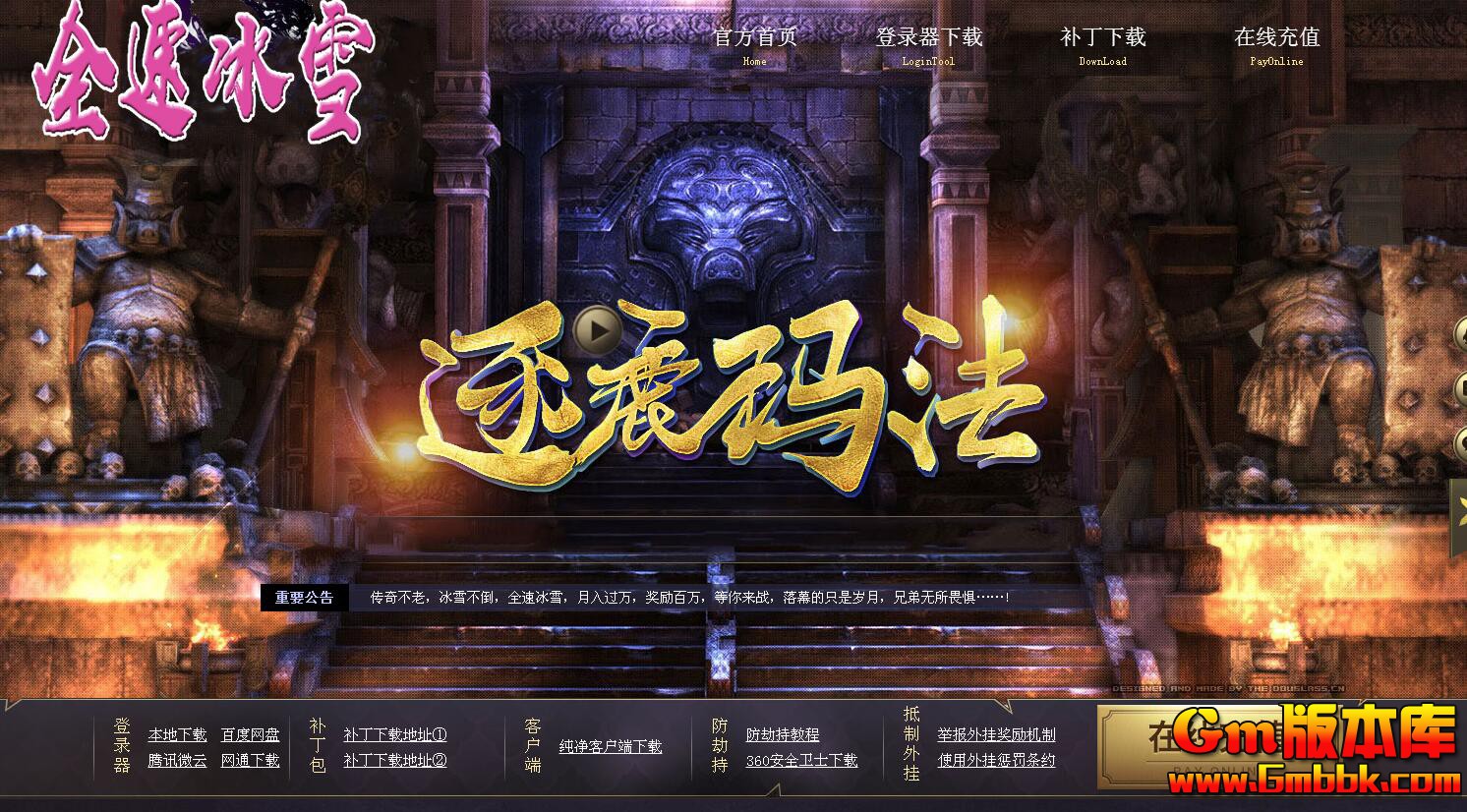Open 补丁下载地址① patch link
Screen dimensions: 1467x812
pos(392,733)
